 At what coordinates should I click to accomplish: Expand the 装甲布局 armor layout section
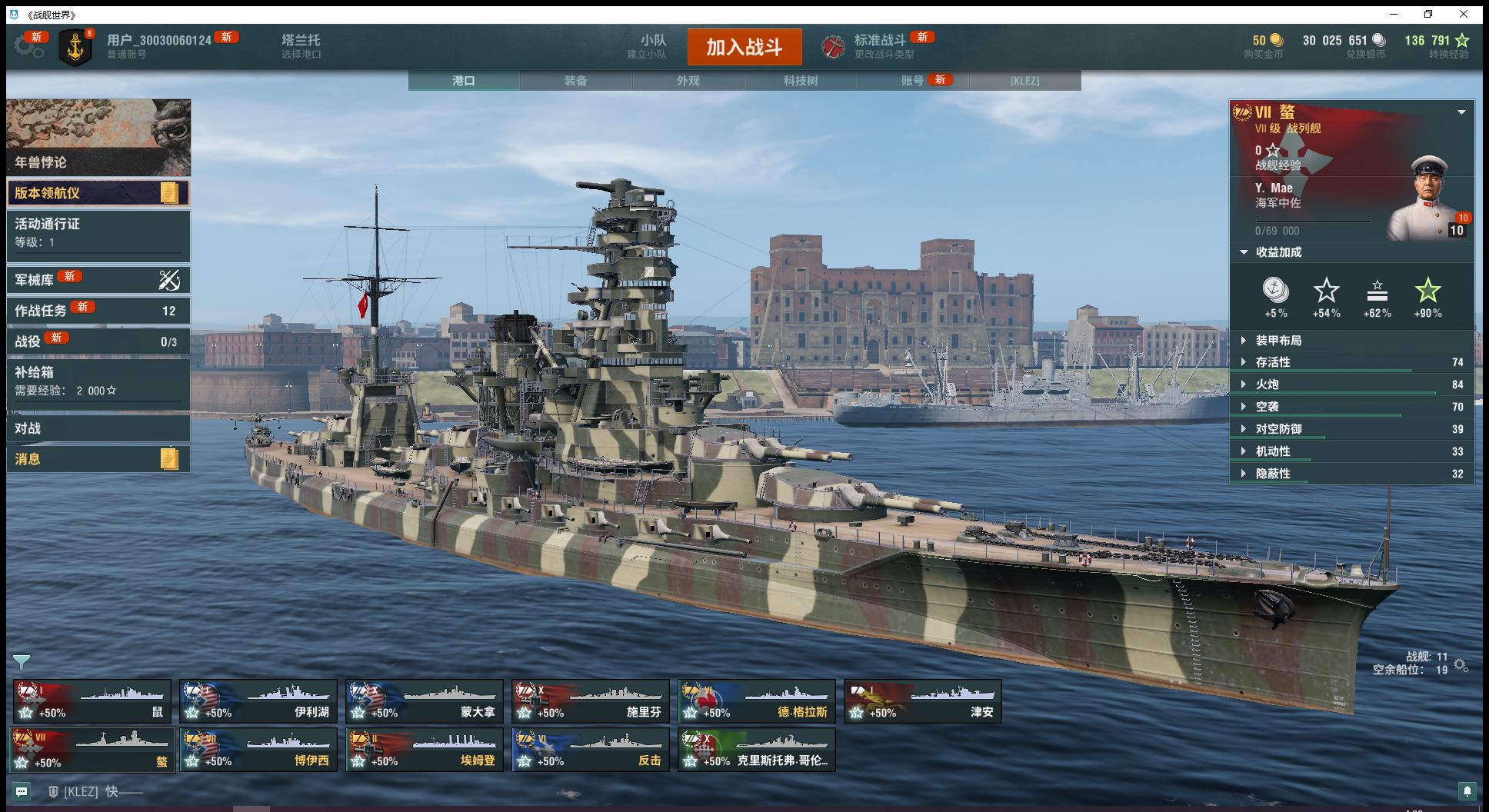pyautogui.click(x=1278, y=341)
